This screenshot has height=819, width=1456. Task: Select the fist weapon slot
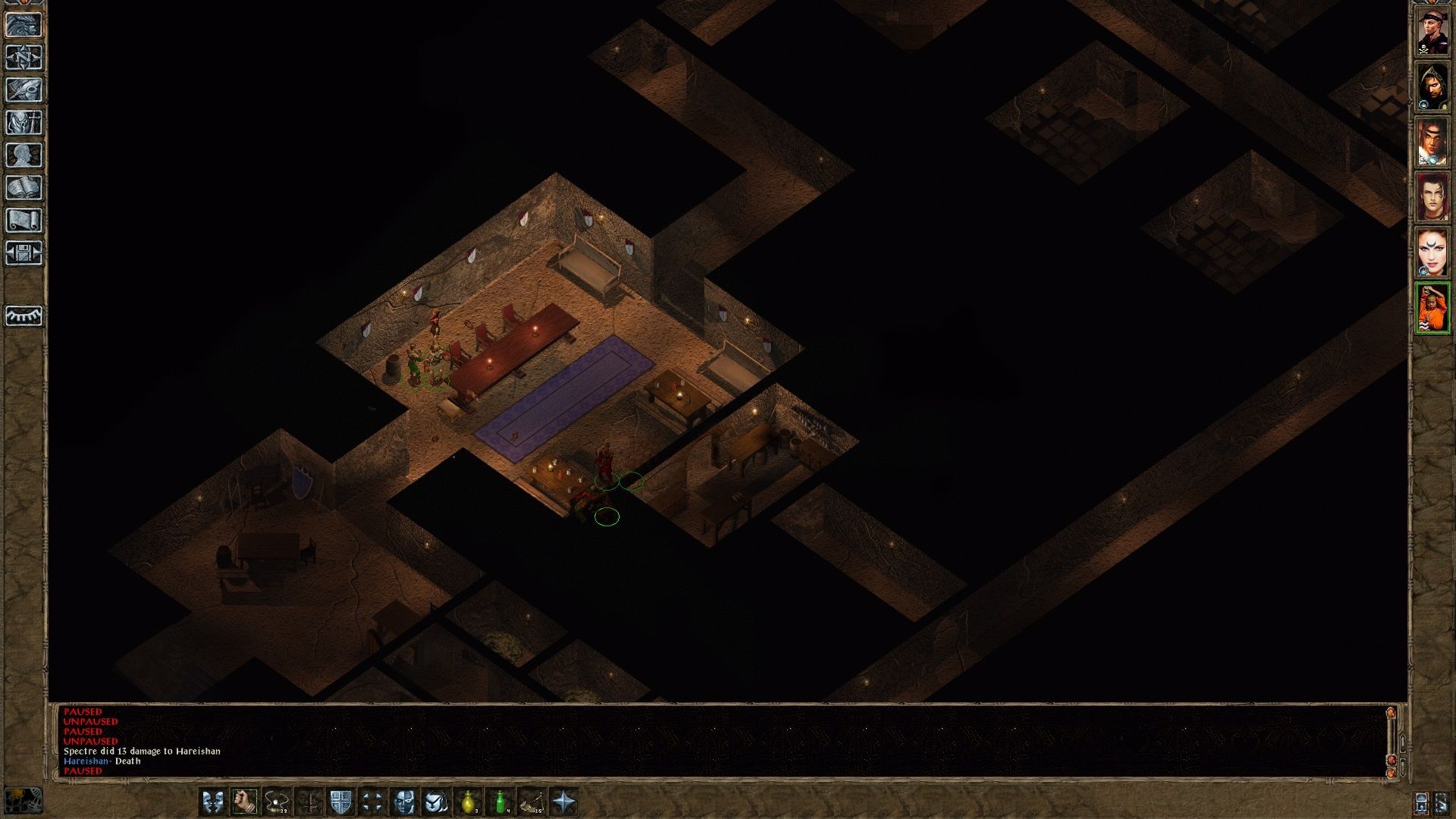click(245, 802)
